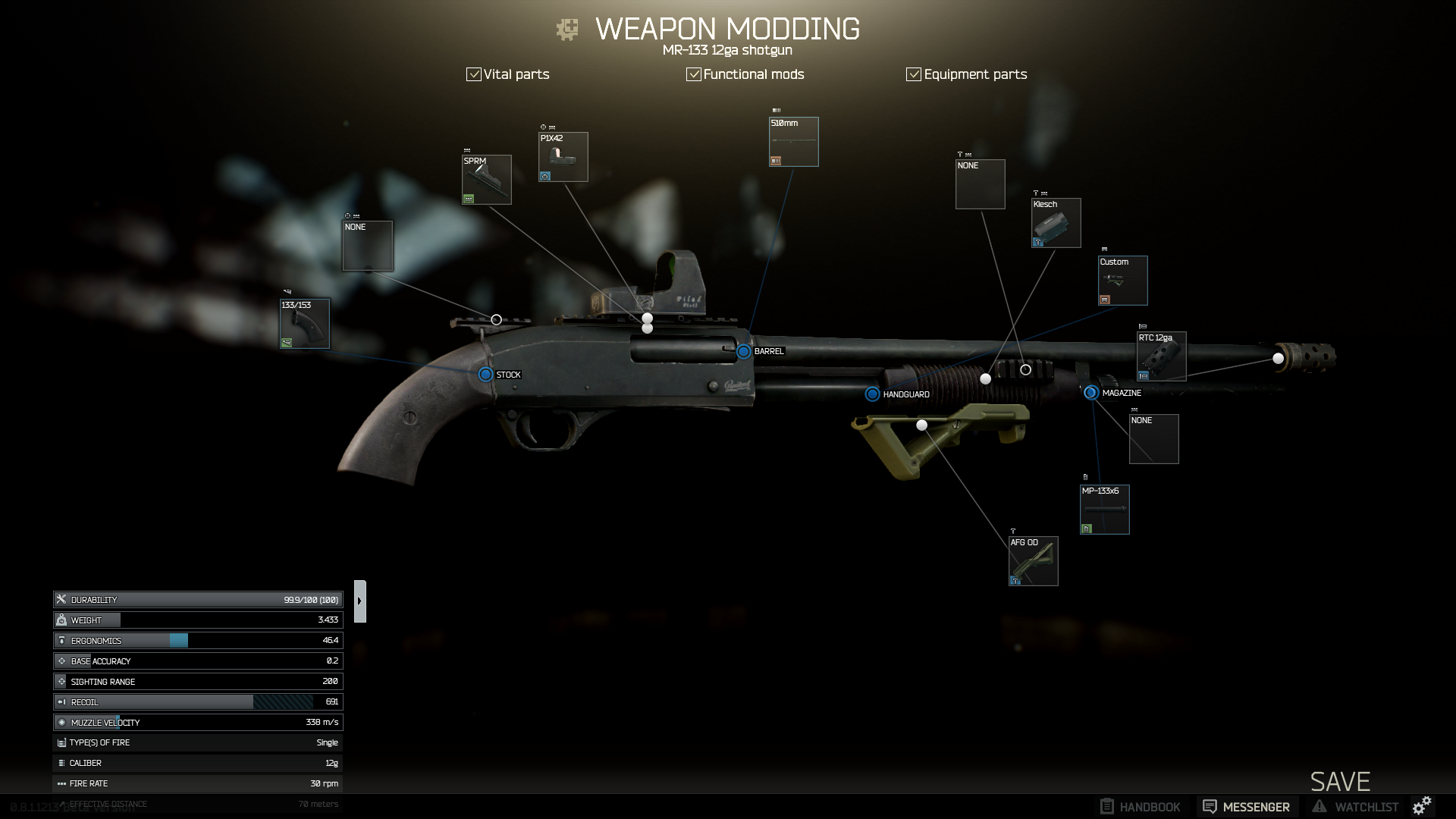Toggle the Functional mods checkbox
1456x819 pixels.
click(x=693, y=74)
